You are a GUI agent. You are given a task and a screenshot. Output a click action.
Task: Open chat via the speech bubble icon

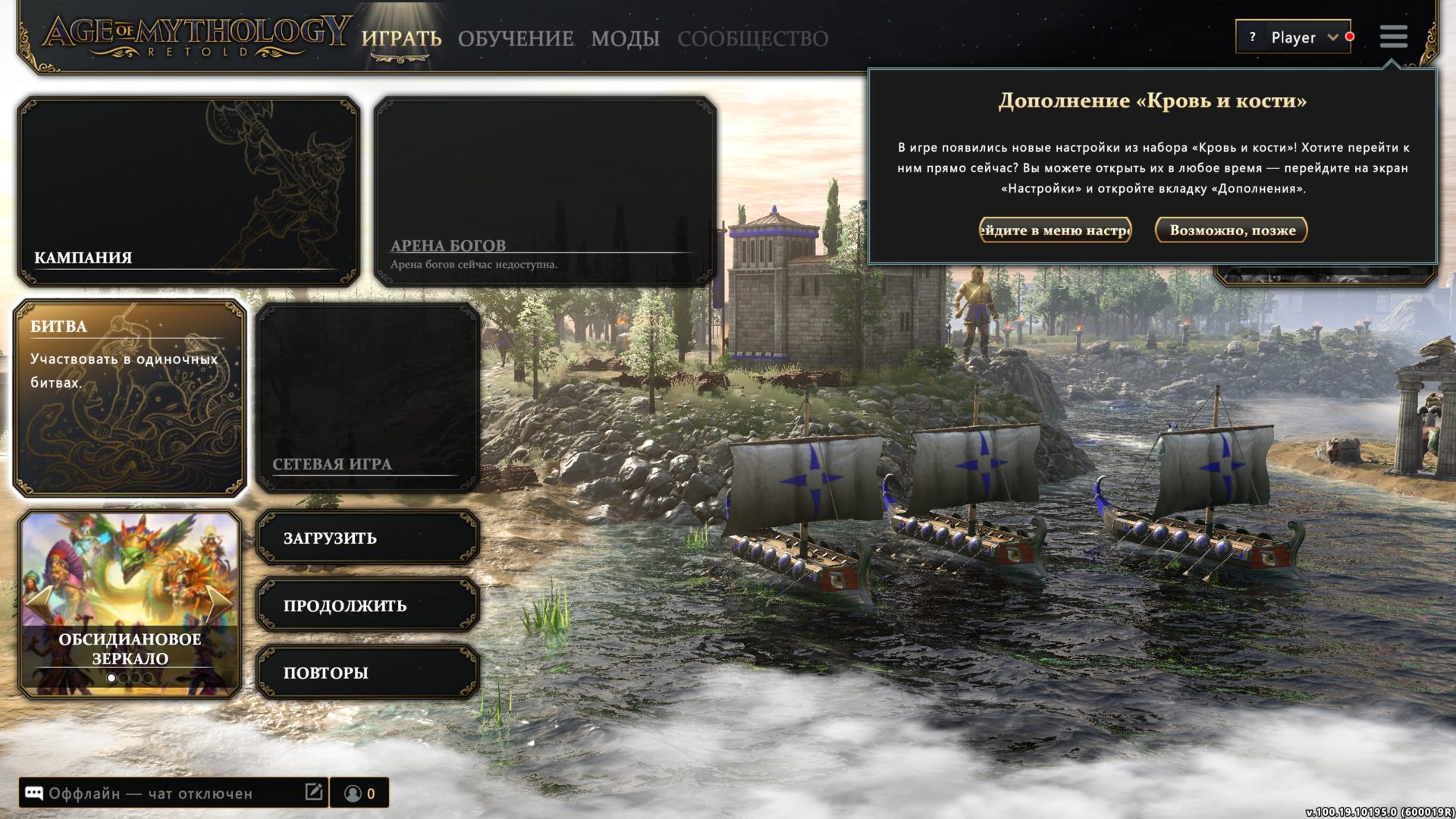[34, 793]
